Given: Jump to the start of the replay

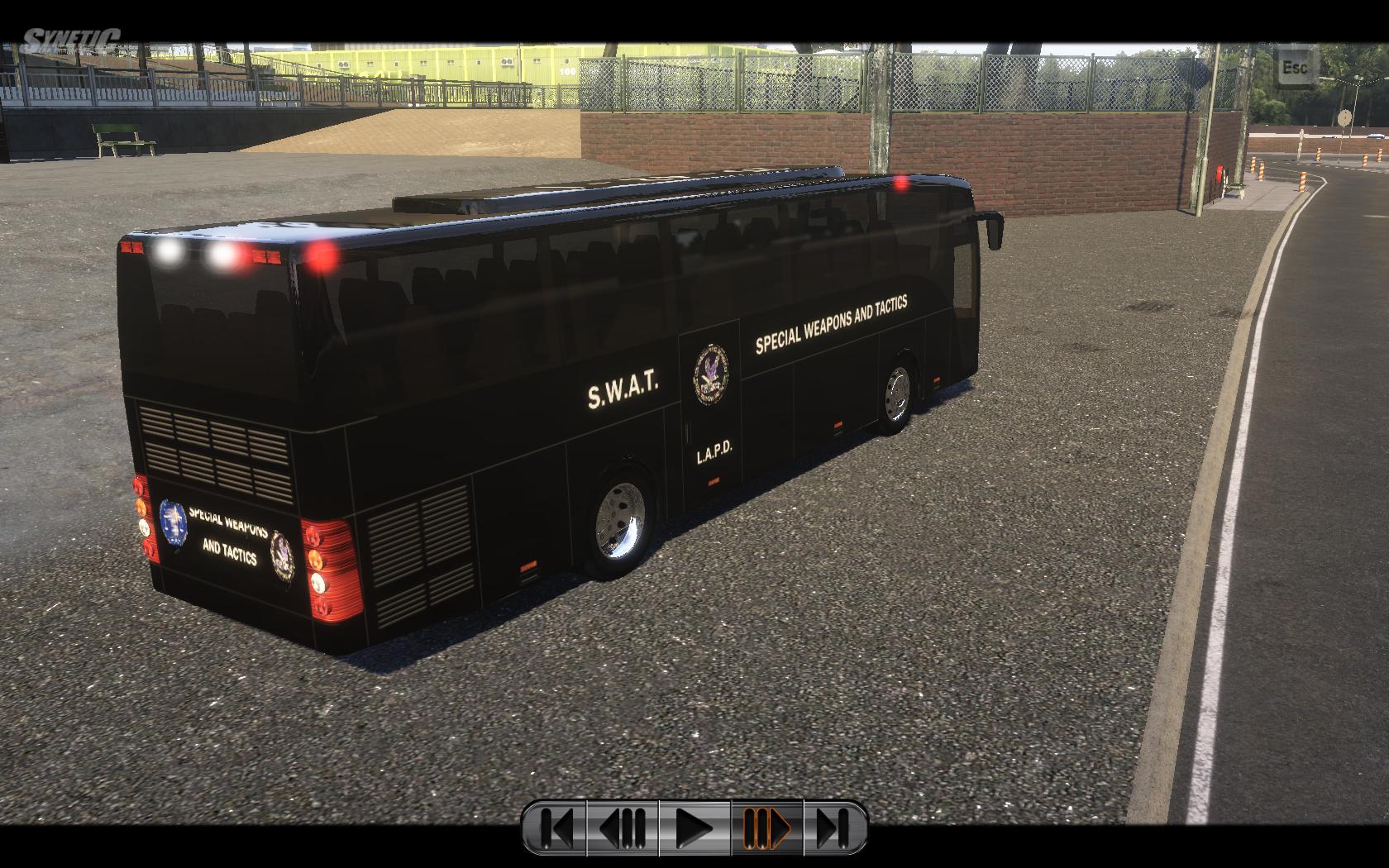Looking at the screenshot, I should 556,827.
